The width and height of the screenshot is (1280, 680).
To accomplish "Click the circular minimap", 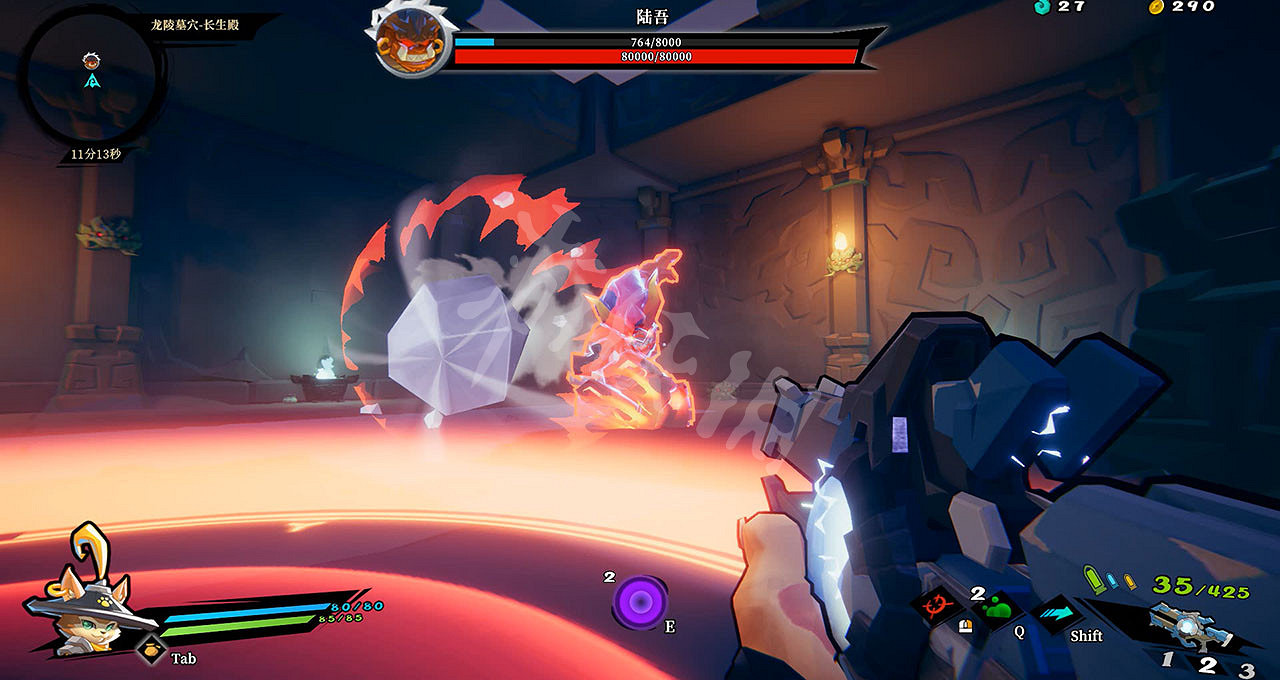I will coord(91,78).
